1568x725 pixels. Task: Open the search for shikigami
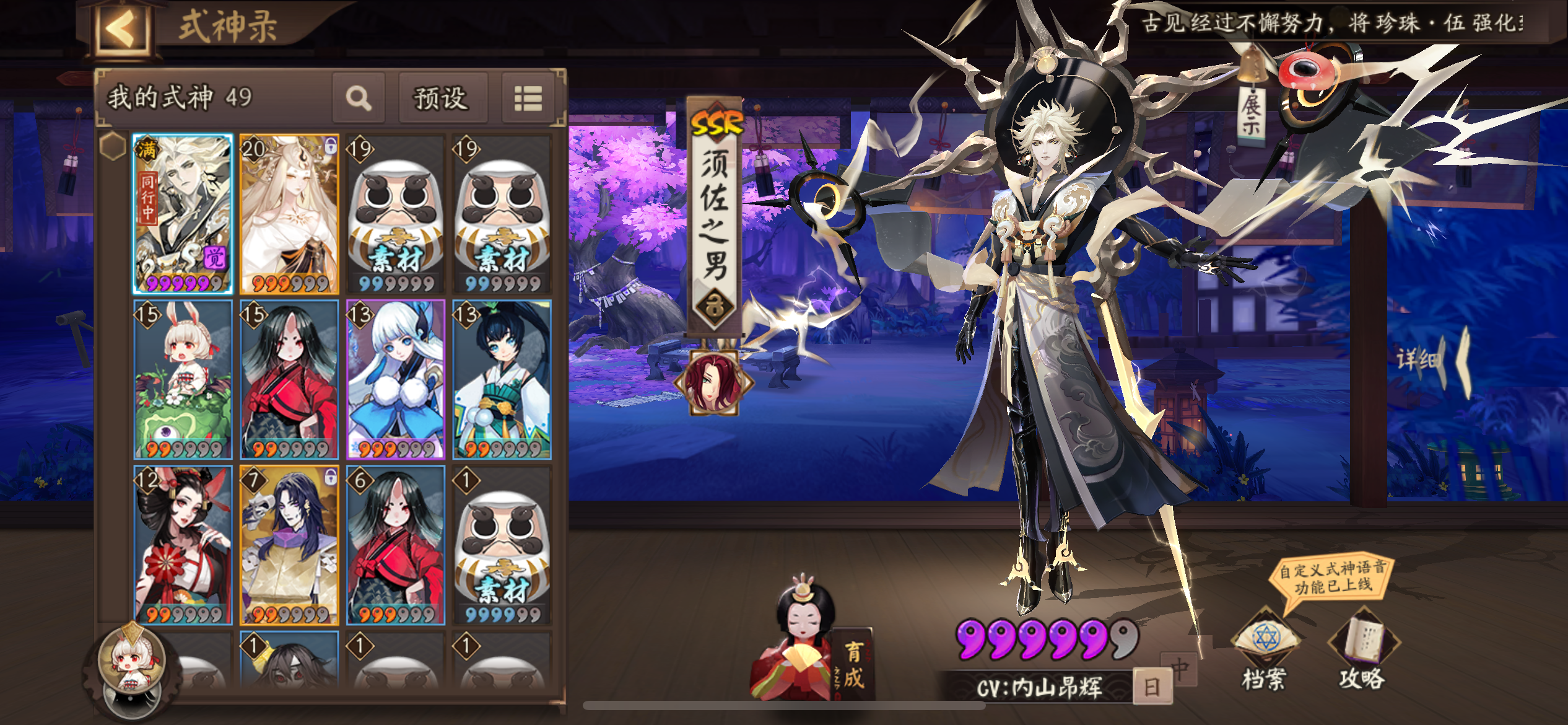pos(359,98)
